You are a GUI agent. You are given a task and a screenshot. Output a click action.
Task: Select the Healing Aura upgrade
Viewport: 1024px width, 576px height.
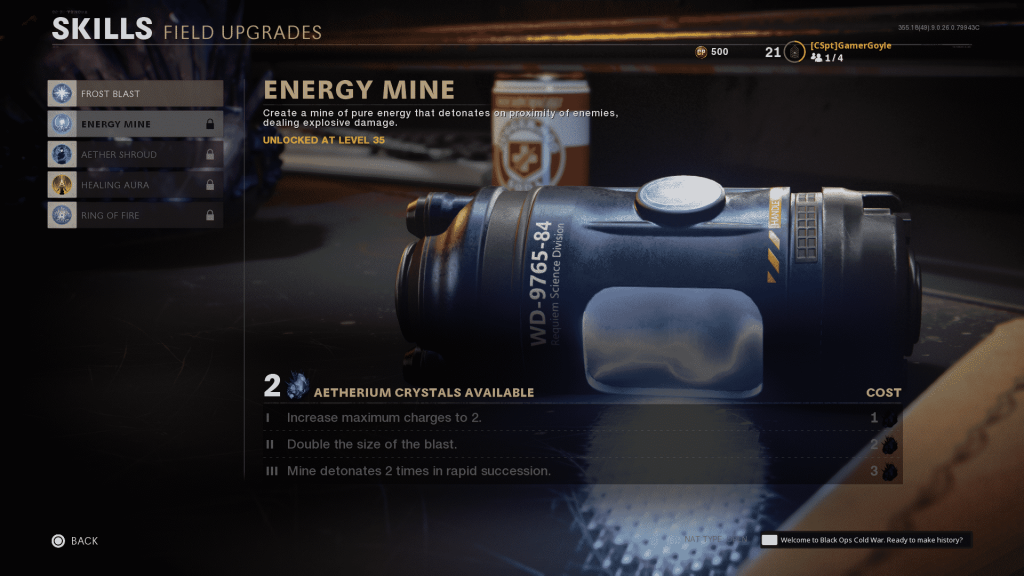pyautogui.click(x=135, y=185)
